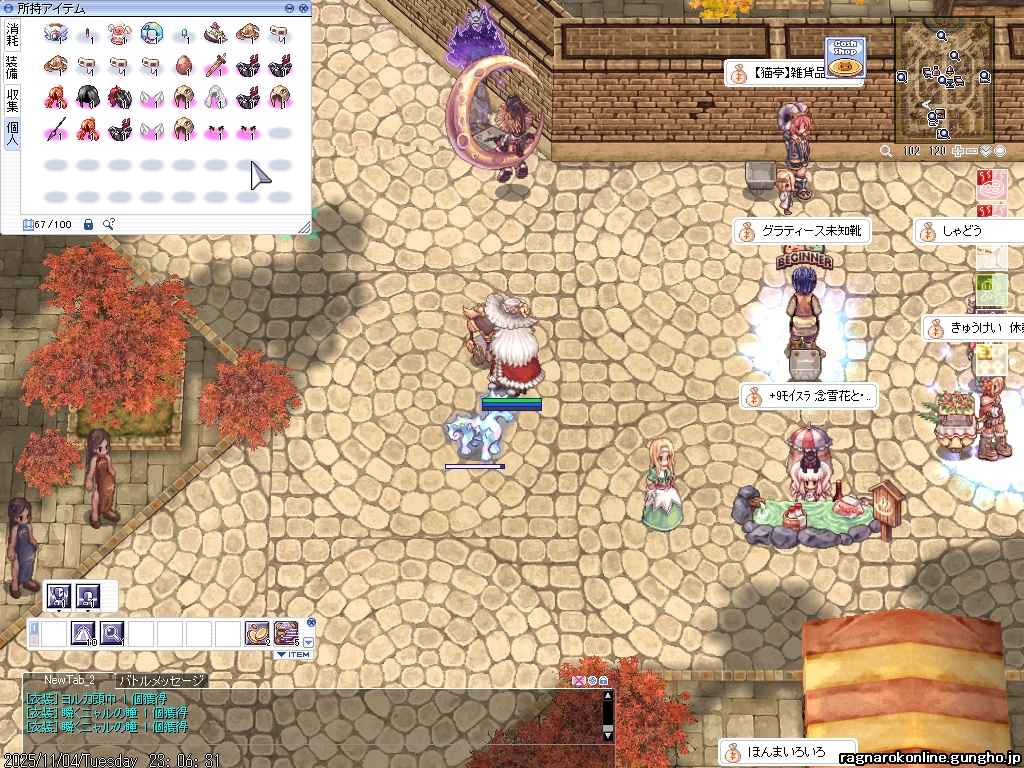Close the hotbar with its X button
The width and height of the screenshot is (1024, 768).
pos(310,622)
